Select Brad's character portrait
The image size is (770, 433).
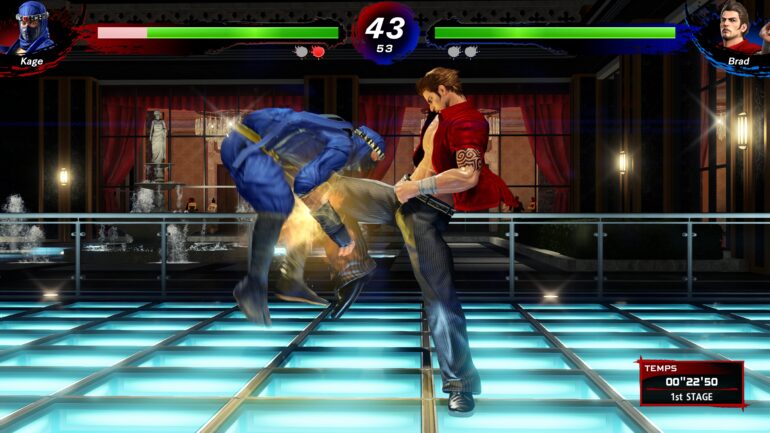tap(738, 28)
